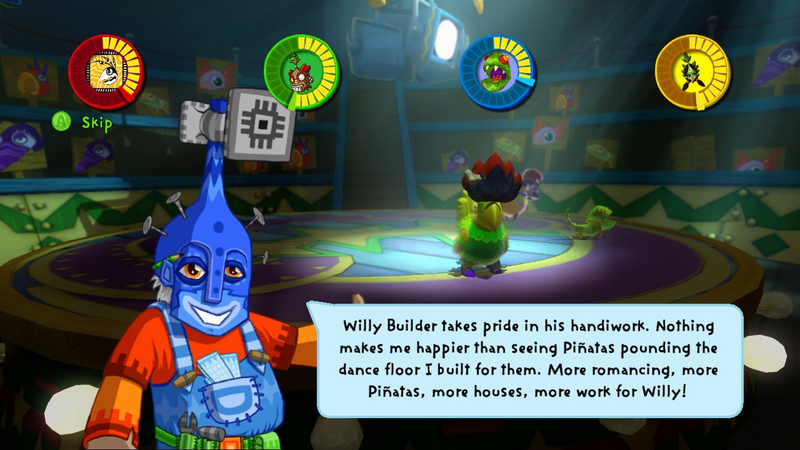Select the yellow player portrait badge
The width and height of the screenshot is (800, 450).
tap(692, 72)
